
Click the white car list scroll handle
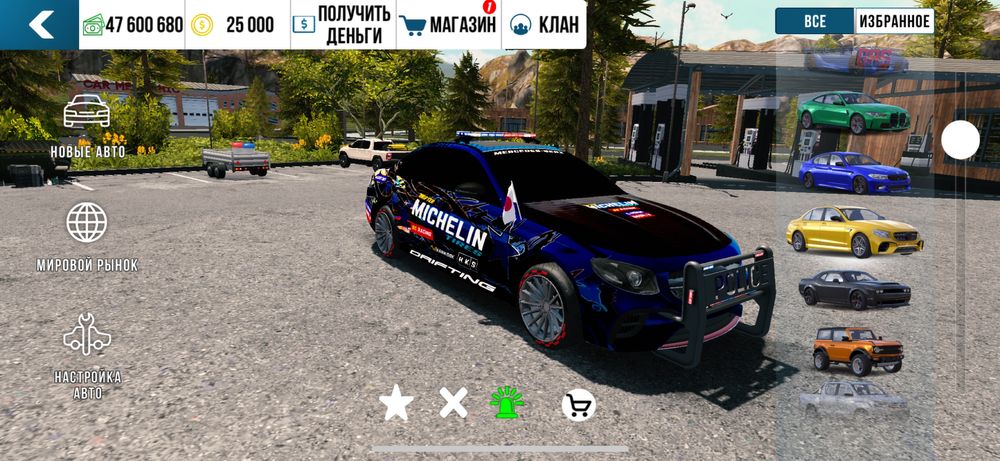click(961, 140)
